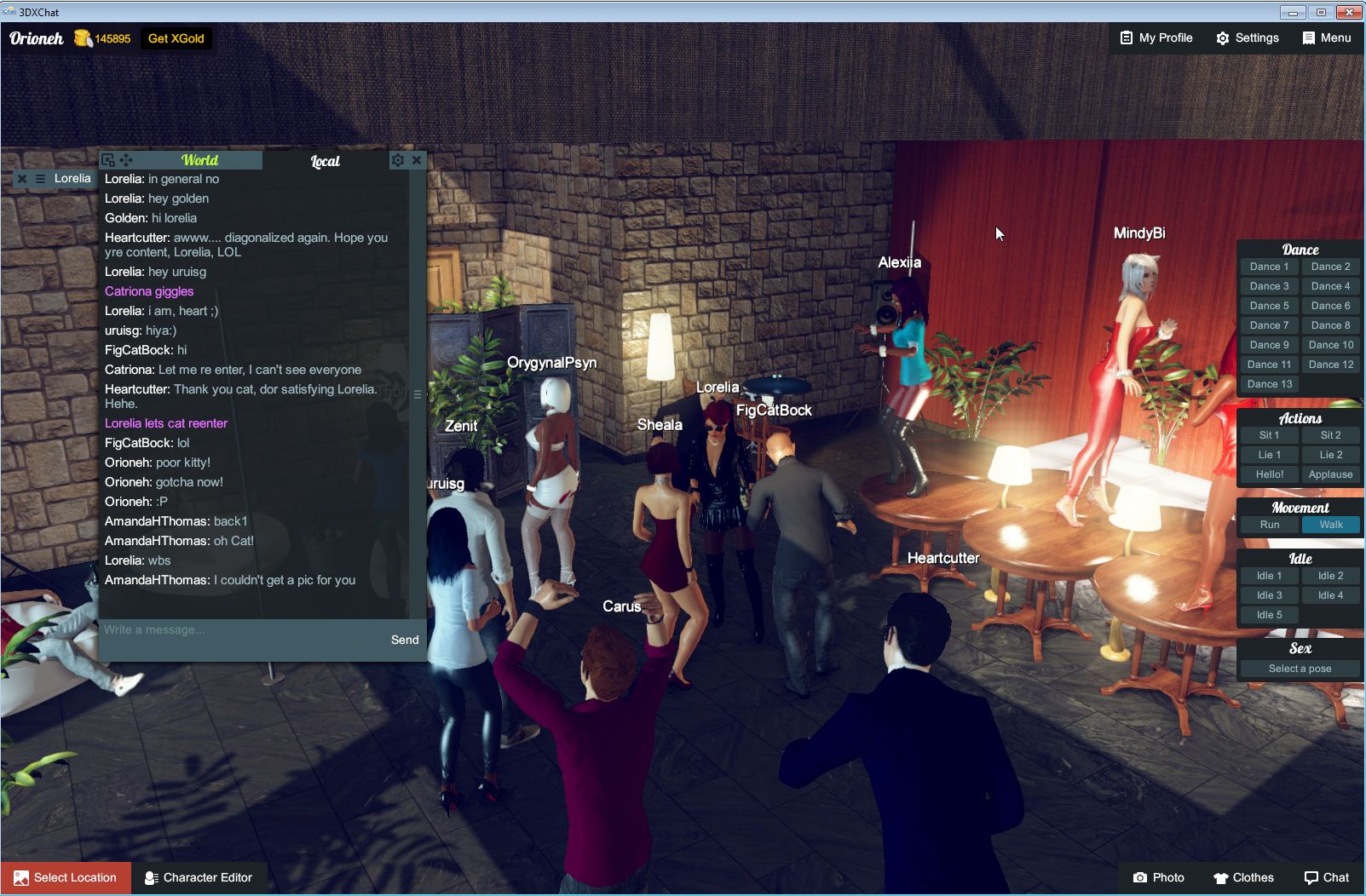Click the XGold coin stack icon
This screenshot has width=1366, height=896.
tap(83, 38)
